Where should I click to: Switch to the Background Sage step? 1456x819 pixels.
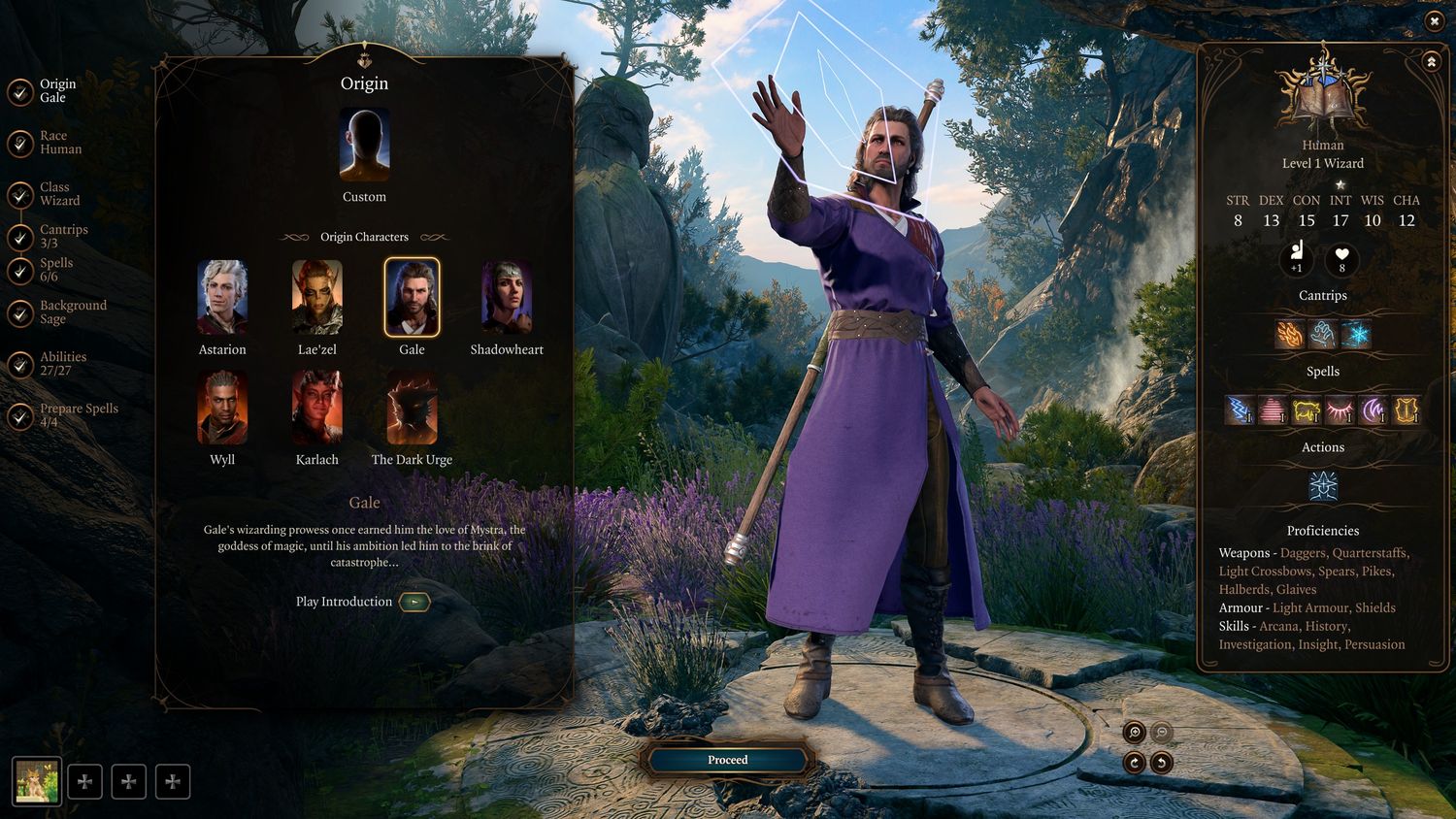click(71, 312)
